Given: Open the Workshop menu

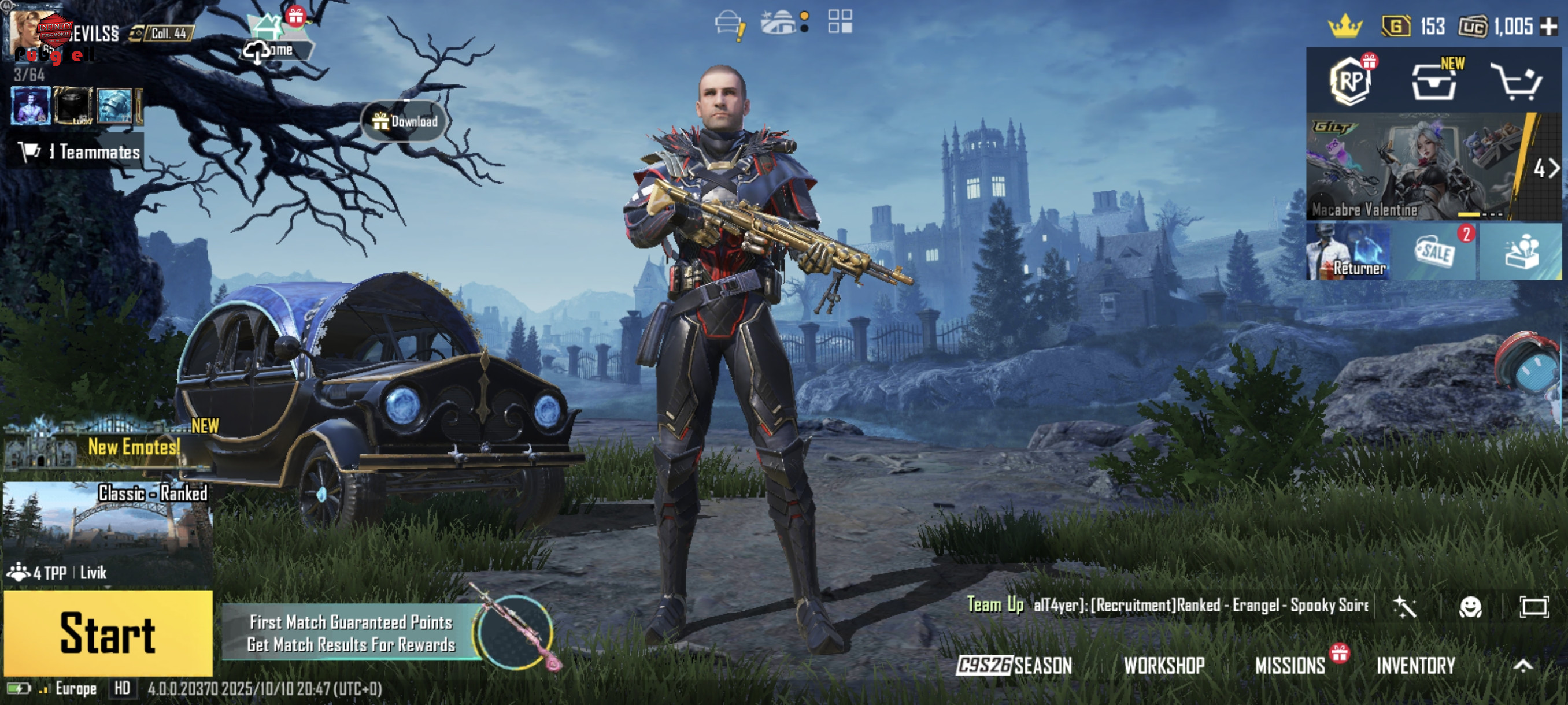Looking at the screenshot, I should [1163, 665].
